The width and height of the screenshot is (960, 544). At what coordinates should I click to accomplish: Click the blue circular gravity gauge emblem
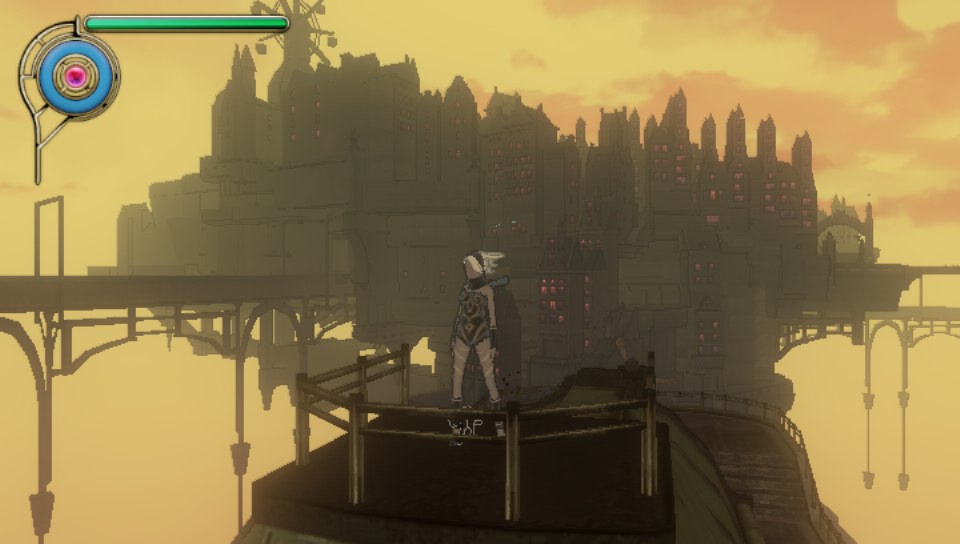tap(73, 74)
